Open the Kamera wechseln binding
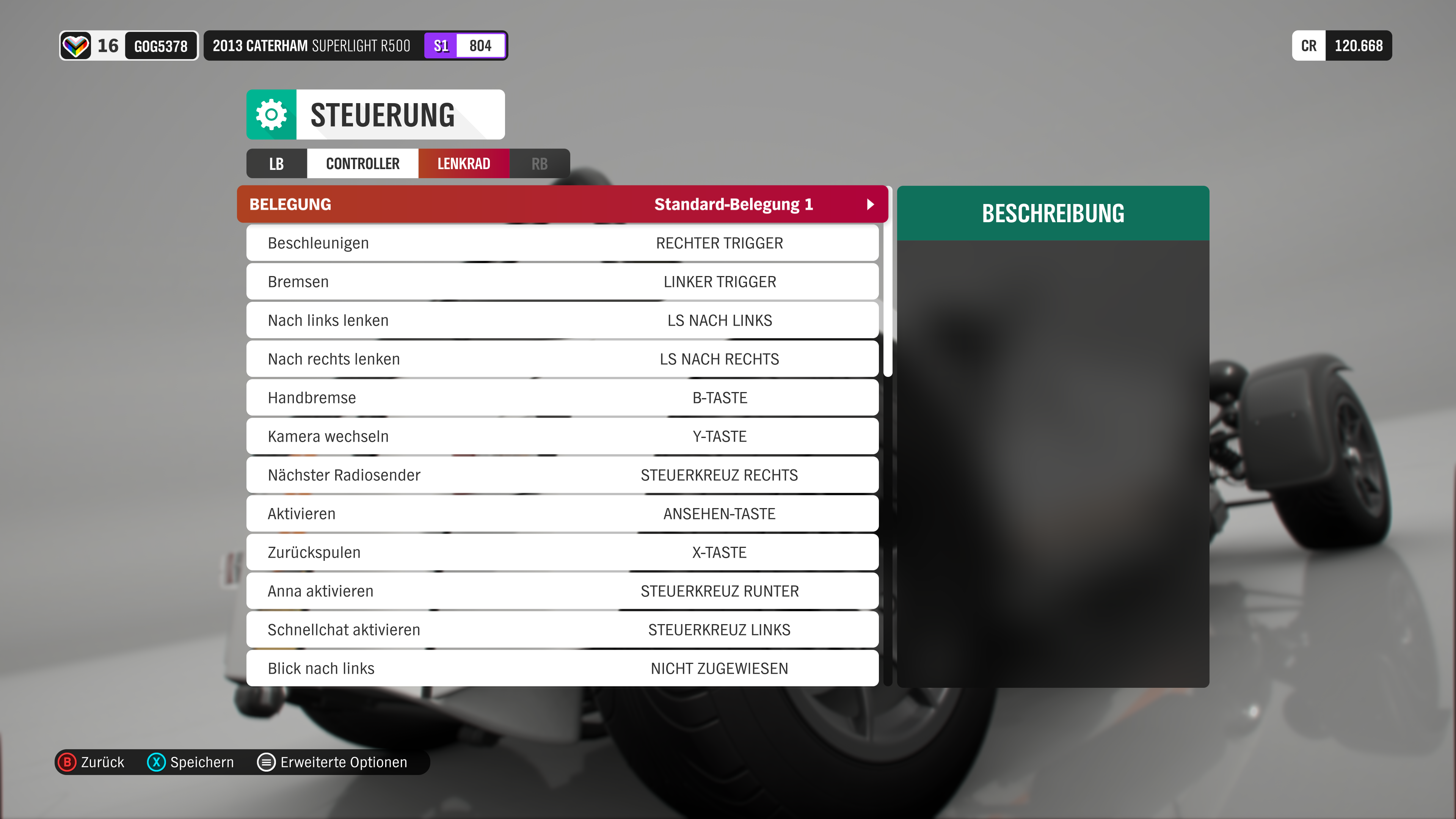 pos(562,436)
